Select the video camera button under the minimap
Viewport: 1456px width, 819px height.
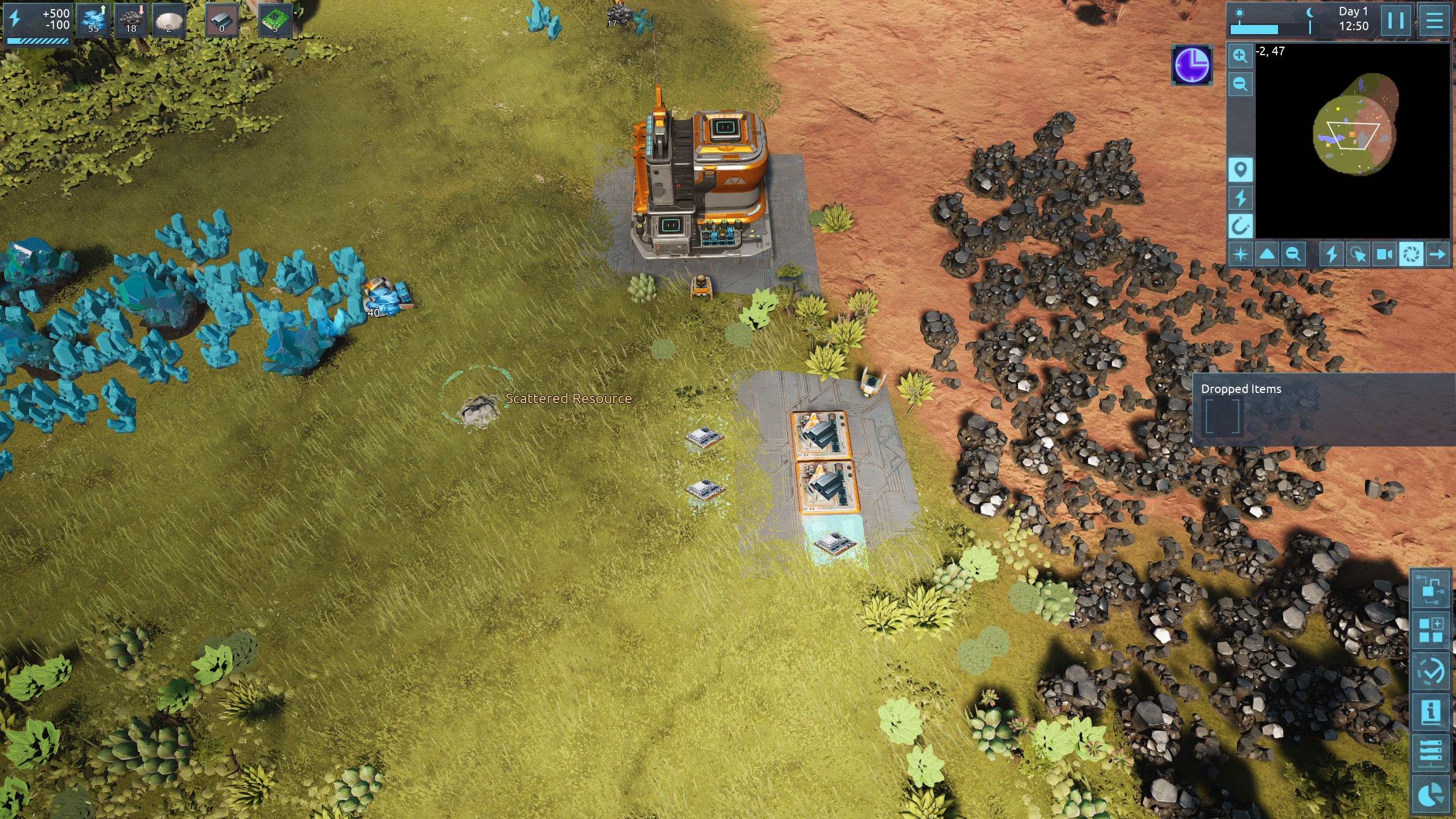(1384, 254)
